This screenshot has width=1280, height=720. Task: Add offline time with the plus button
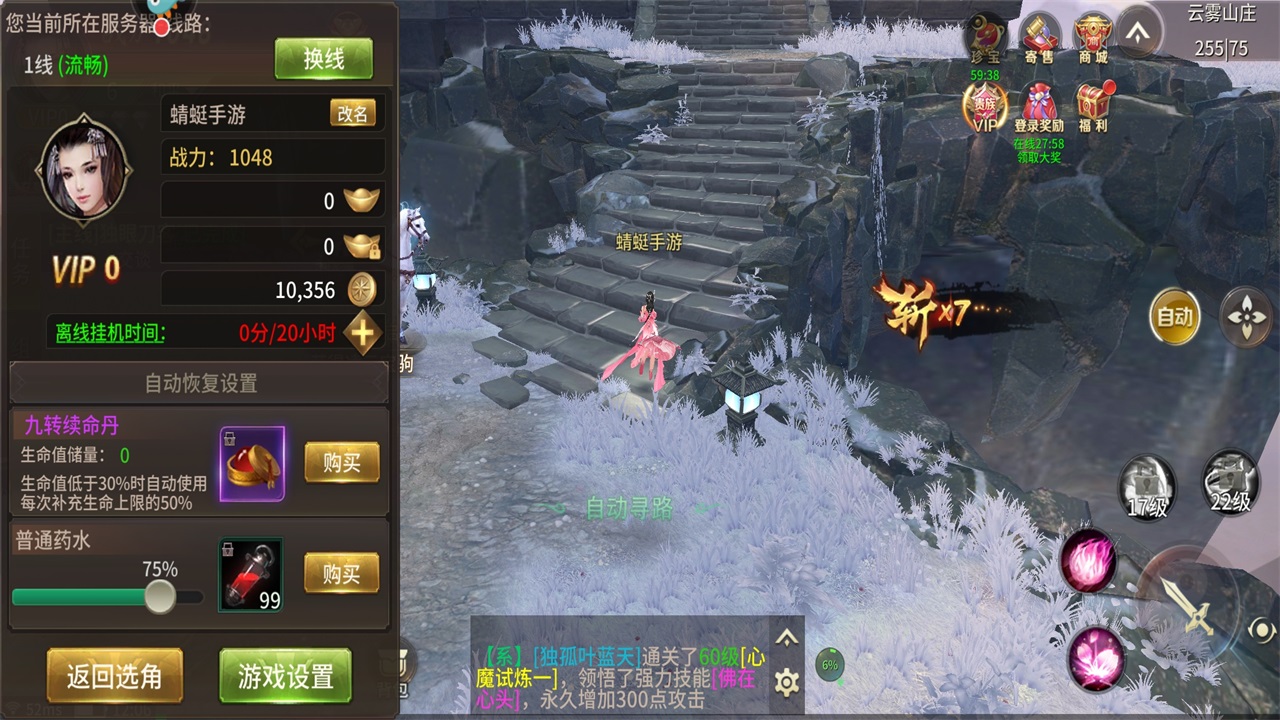[362, 333]
